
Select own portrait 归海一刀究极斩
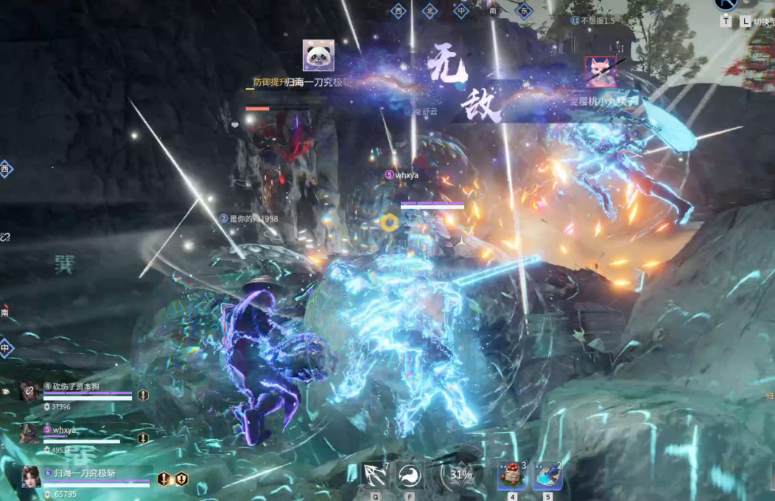point(31,478)
